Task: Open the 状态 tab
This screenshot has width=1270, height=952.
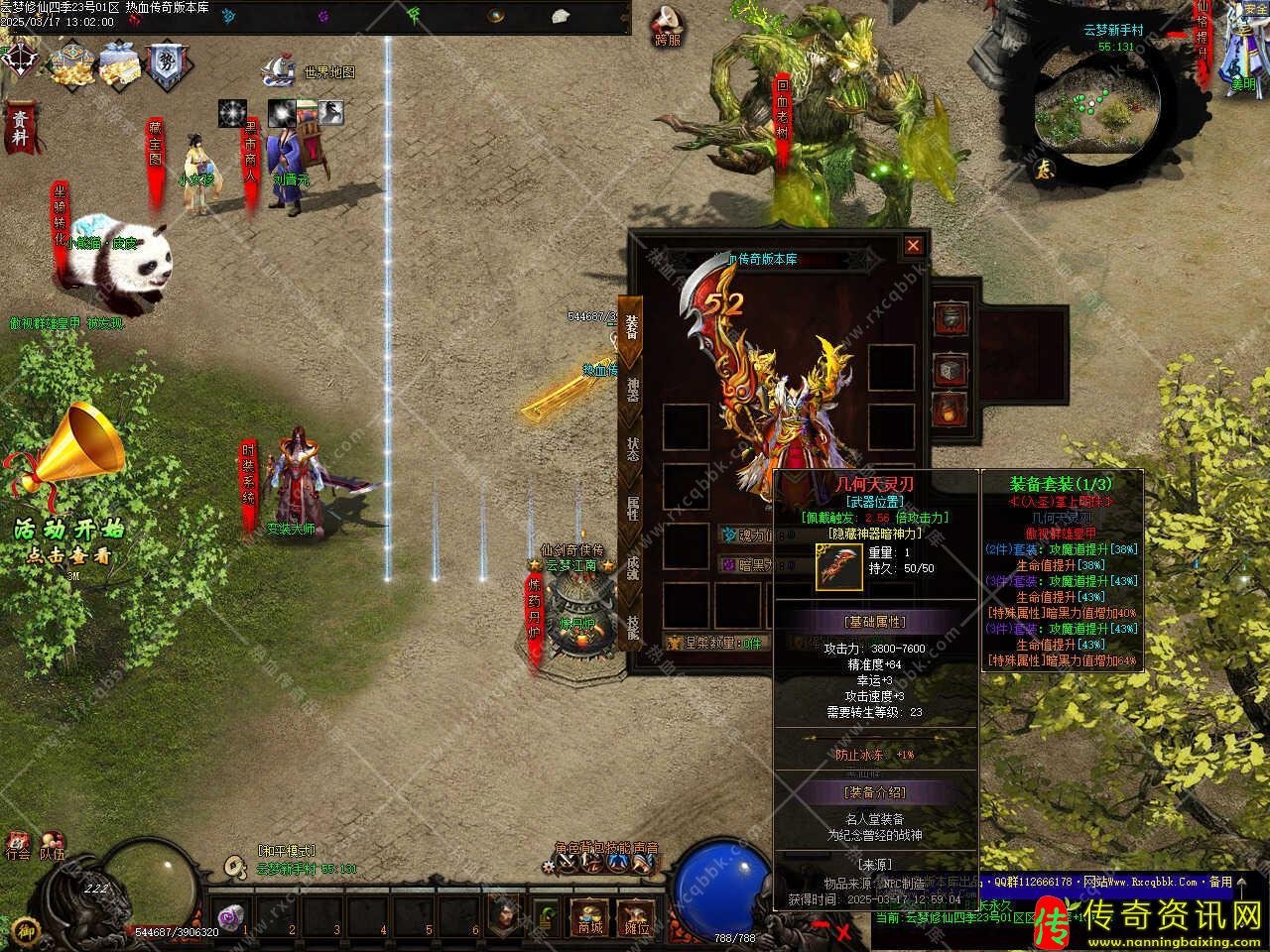Action: coord(632,449)
